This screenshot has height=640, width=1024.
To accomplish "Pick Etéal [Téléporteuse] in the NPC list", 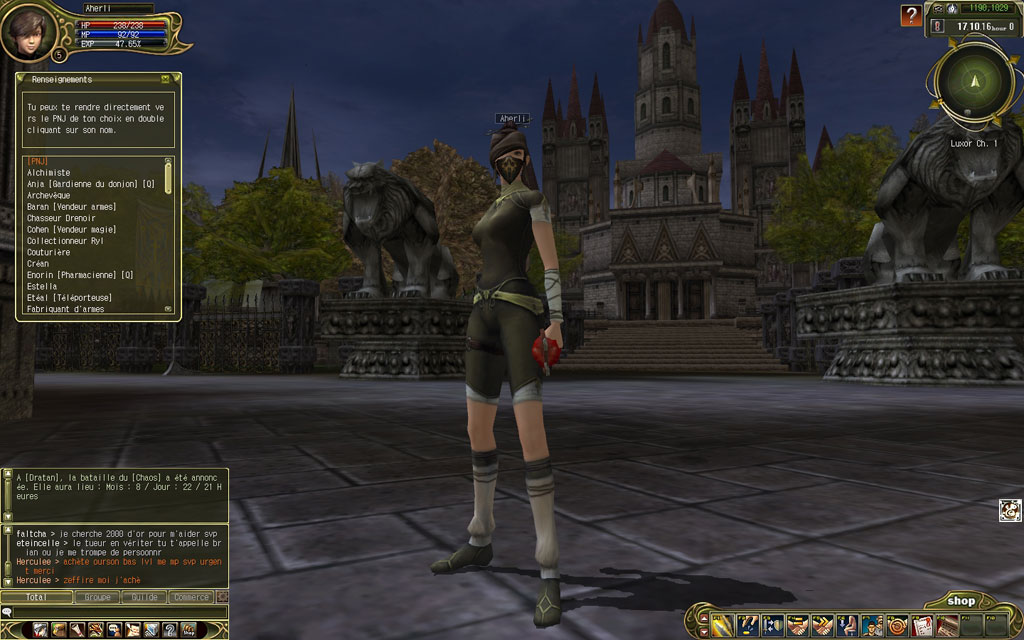I will [69, 298].
